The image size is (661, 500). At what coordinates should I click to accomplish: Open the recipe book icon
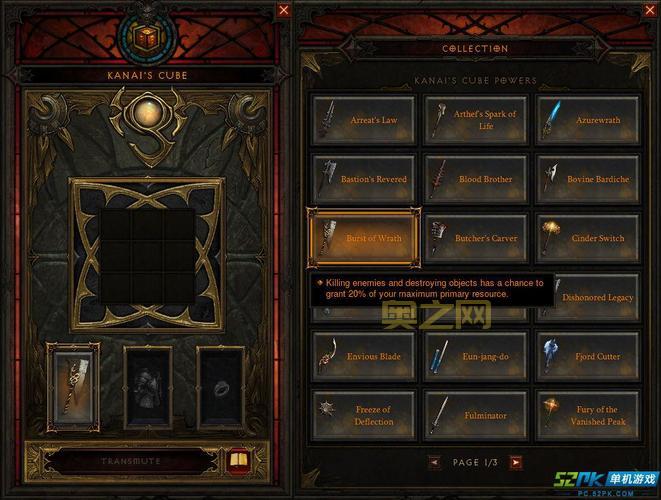pyautogui.click(x=238, y=461)
